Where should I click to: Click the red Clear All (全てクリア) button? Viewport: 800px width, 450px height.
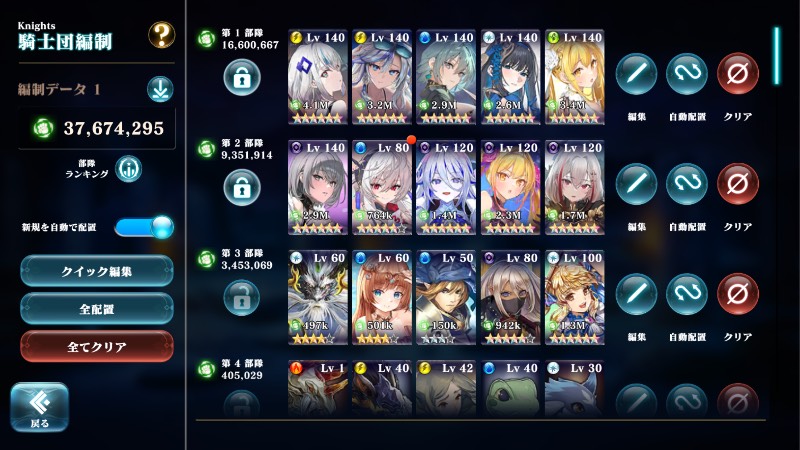point(97,346)
